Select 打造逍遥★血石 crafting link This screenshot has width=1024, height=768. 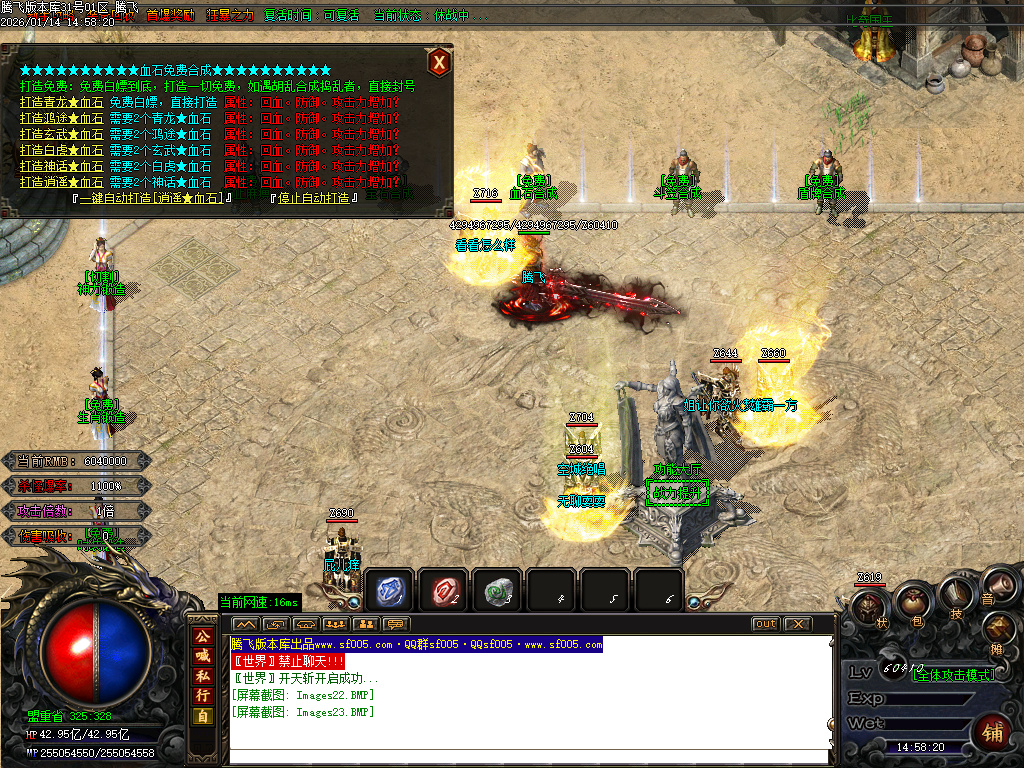coord(61,182)
